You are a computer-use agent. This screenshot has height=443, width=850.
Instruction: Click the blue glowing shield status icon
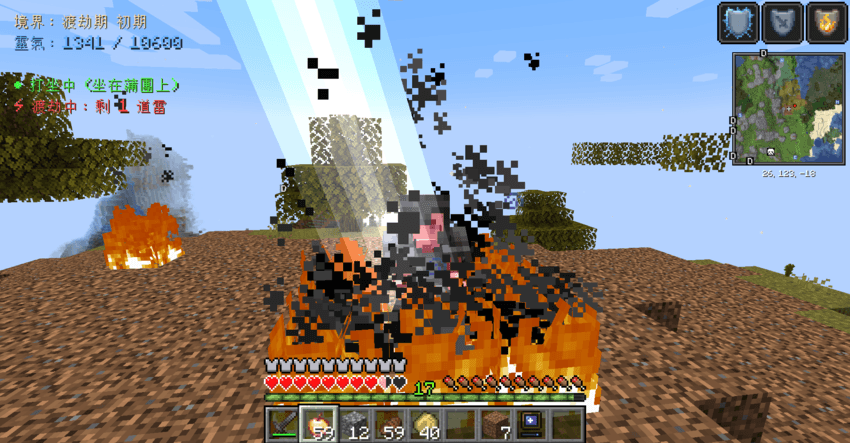(737, 22)
